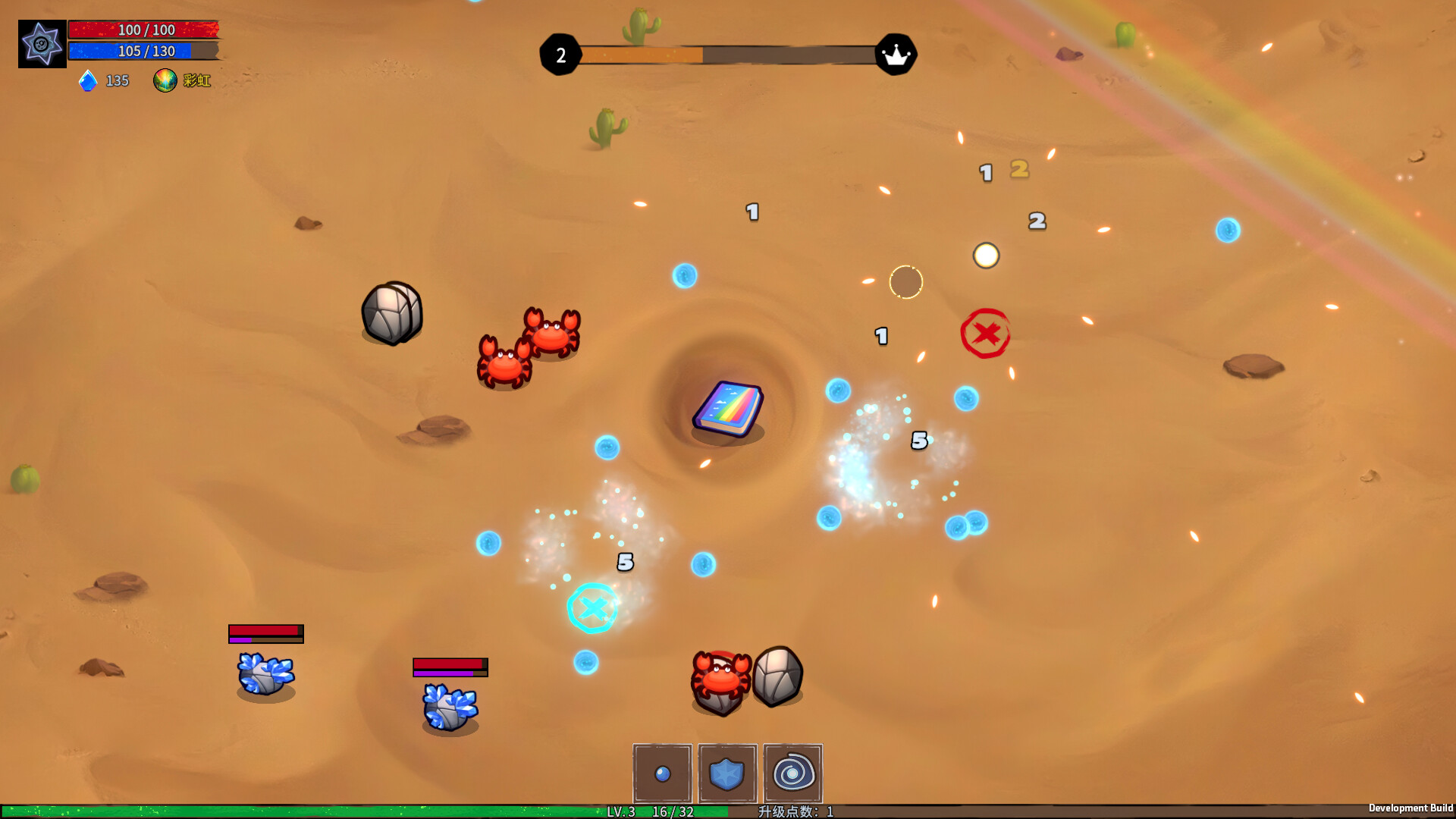Click the red X enemy marker
This screenshot has width=1456, height=819.
pyautogui.click(x=986, y=334)
